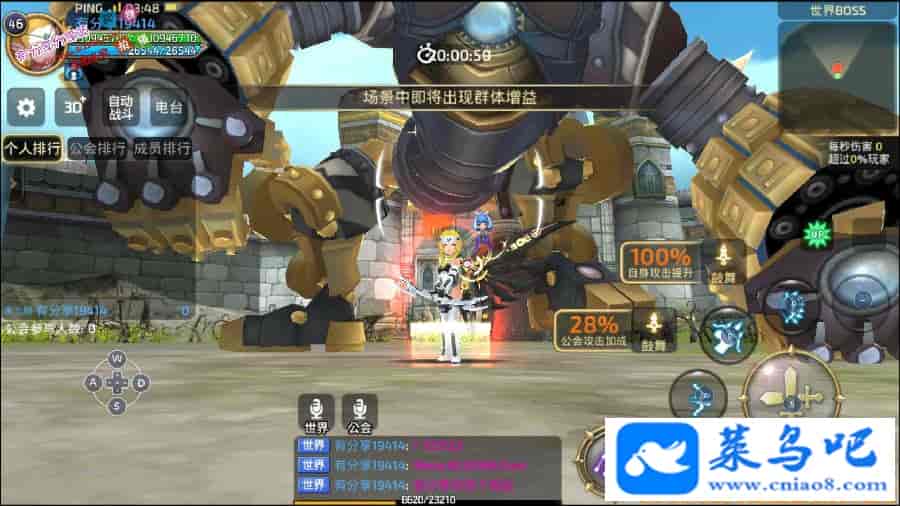This screenshot has width=900, height=506.
Task: Switch to the 公会排行 ranking tab
Action: [97, 149]
